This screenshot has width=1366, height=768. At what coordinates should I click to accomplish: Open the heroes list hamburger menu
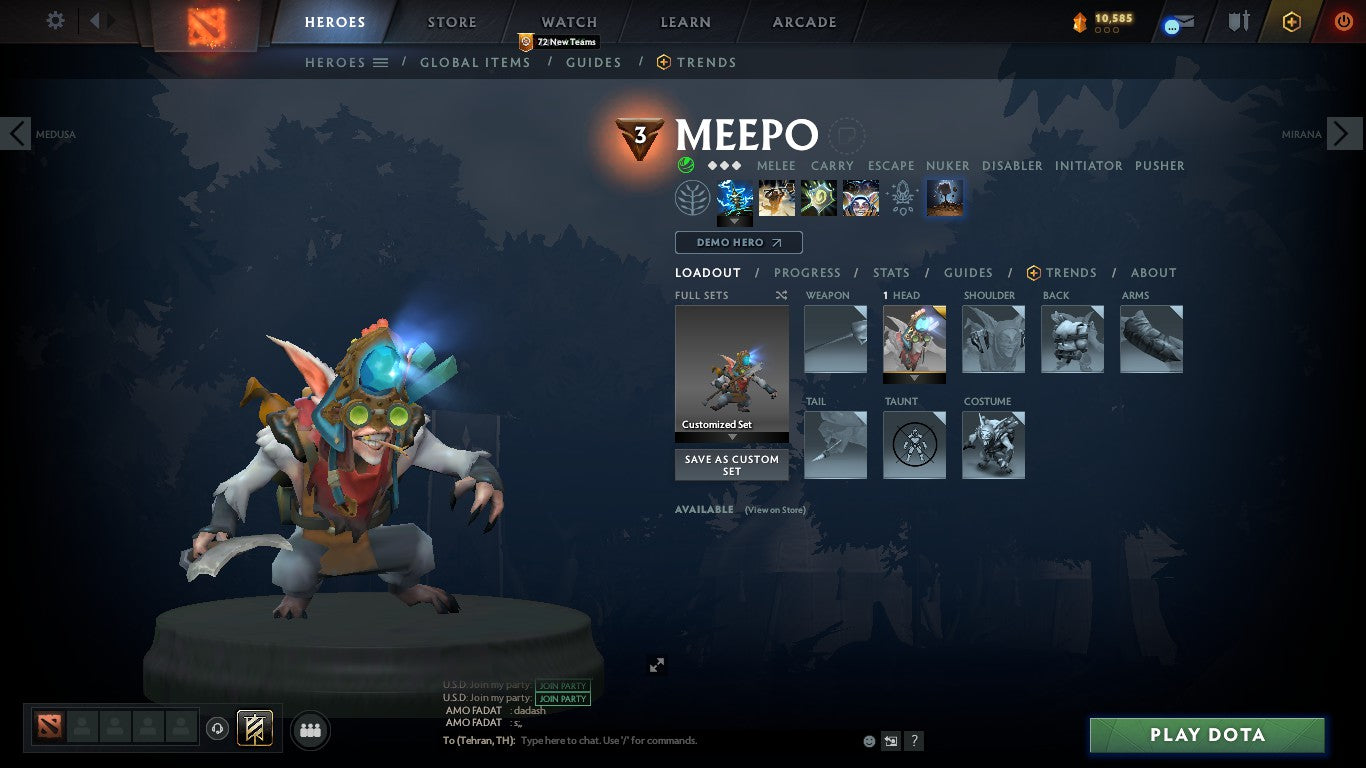[x=381, y=62]
